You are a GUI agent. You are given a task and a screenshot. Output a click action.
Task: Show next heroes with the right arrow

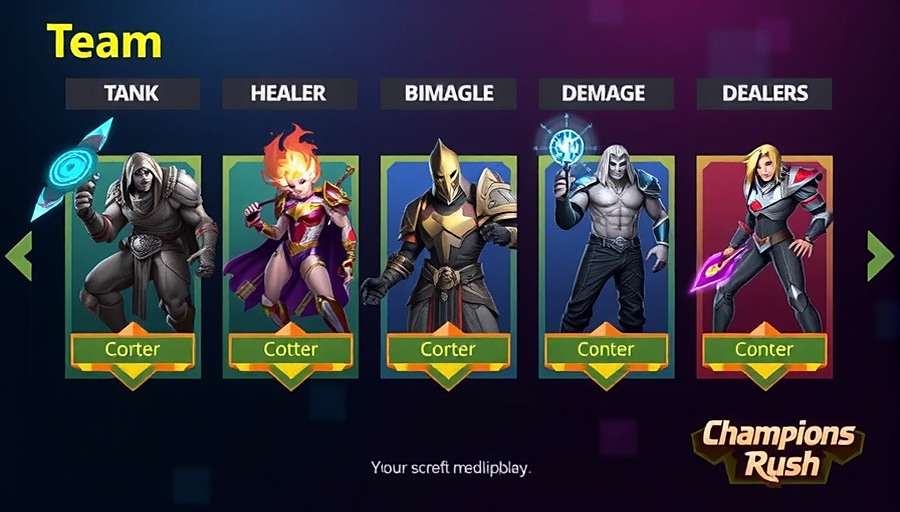pos(879,256)
